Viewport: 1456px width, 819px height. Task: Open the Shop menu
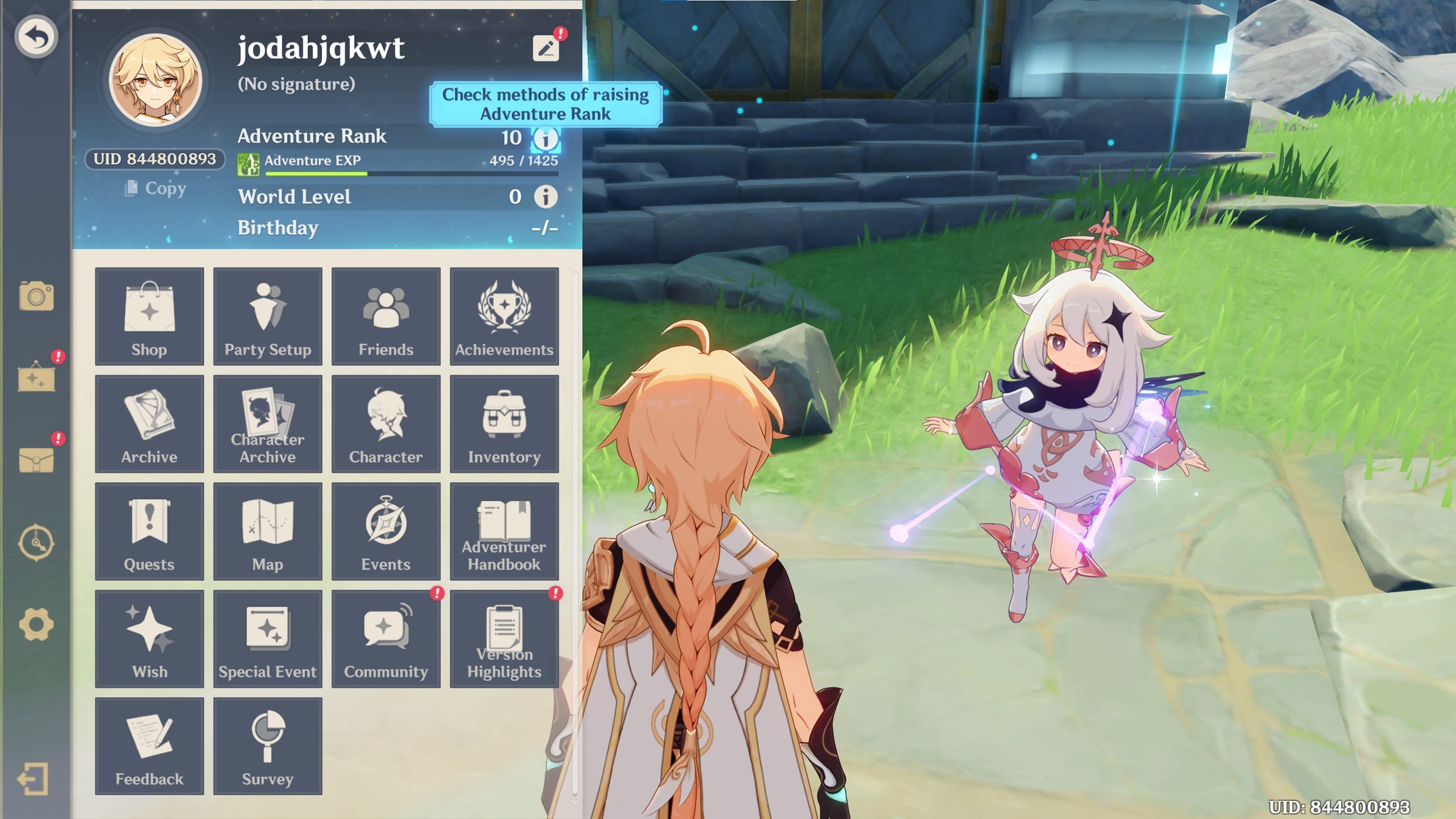(x=149, y=316)
